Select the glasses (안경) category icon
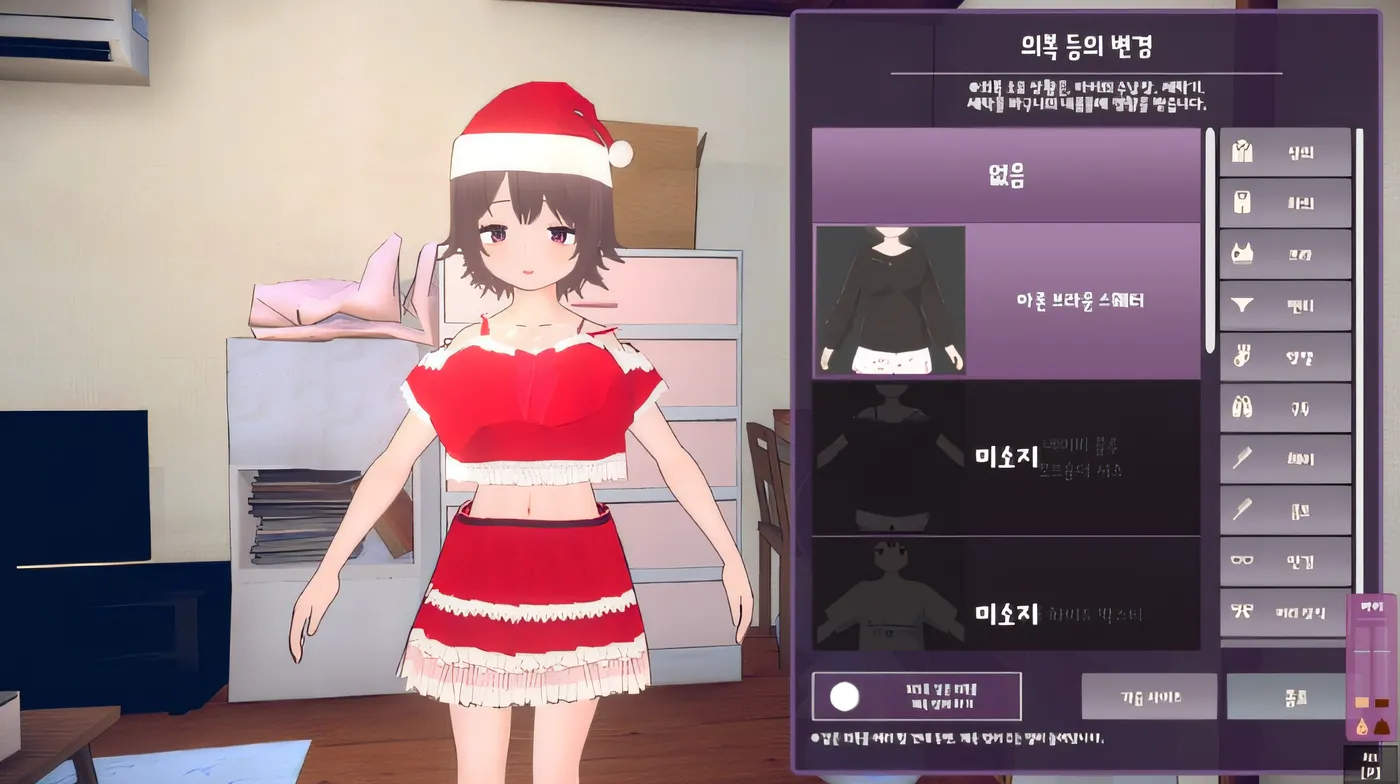The width and height of the screenshot is (1400, 784). (1284, 561)
